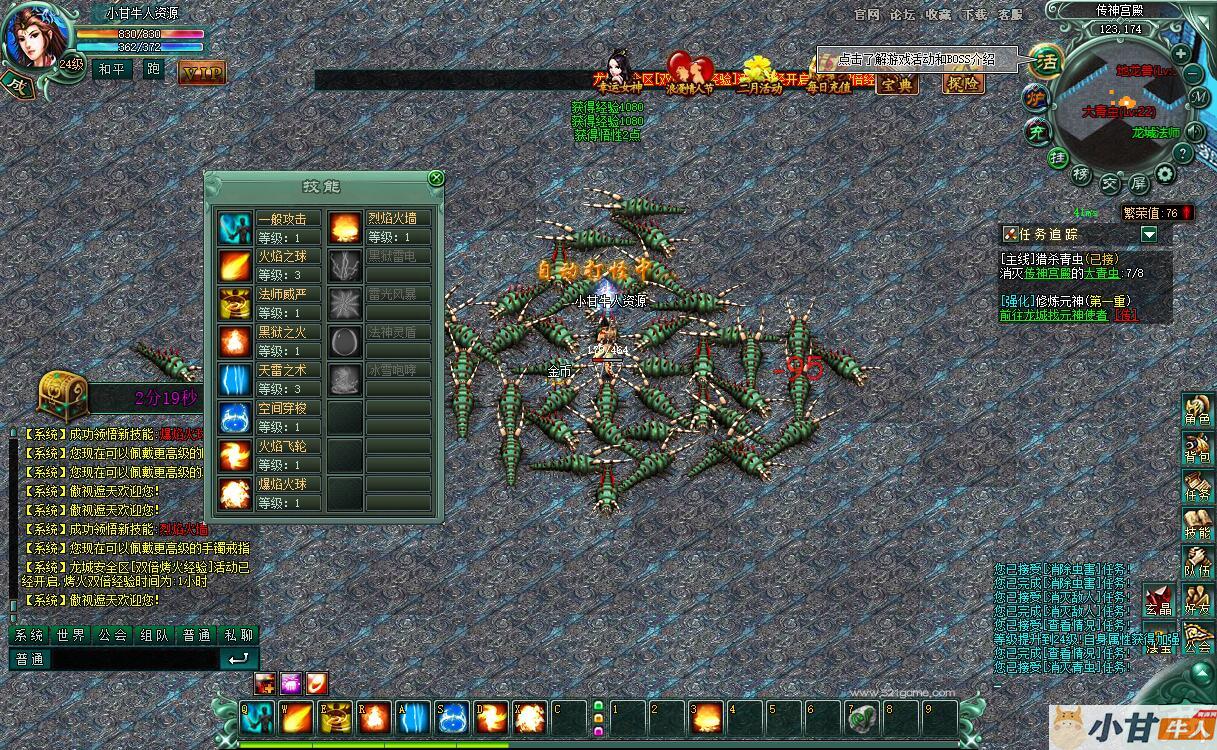Click the VIP button

coord(202,72)
